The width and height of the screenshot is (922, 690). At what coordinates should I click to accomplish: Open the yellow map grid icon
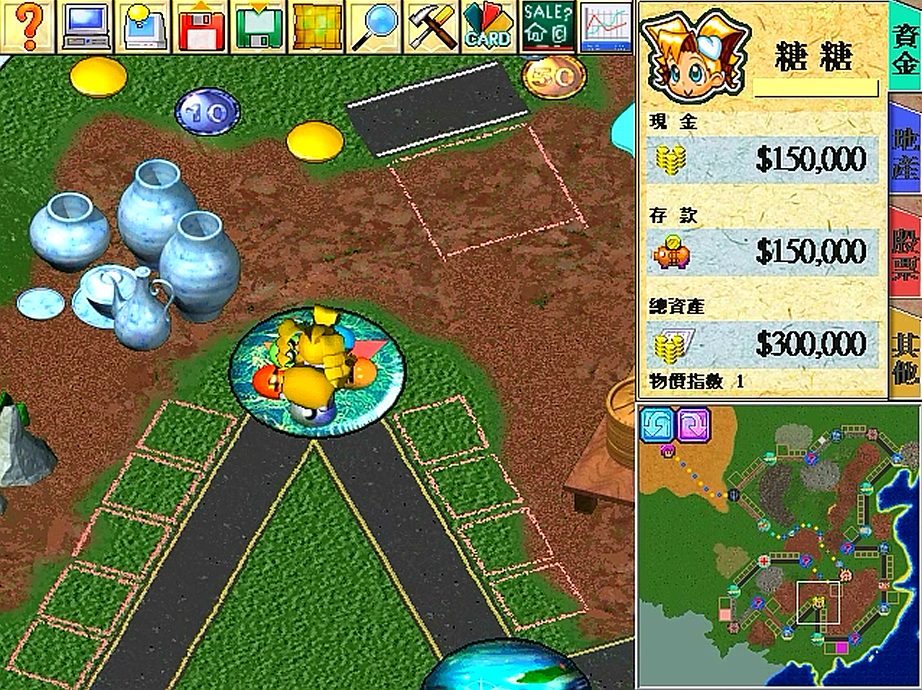[316, 25]
